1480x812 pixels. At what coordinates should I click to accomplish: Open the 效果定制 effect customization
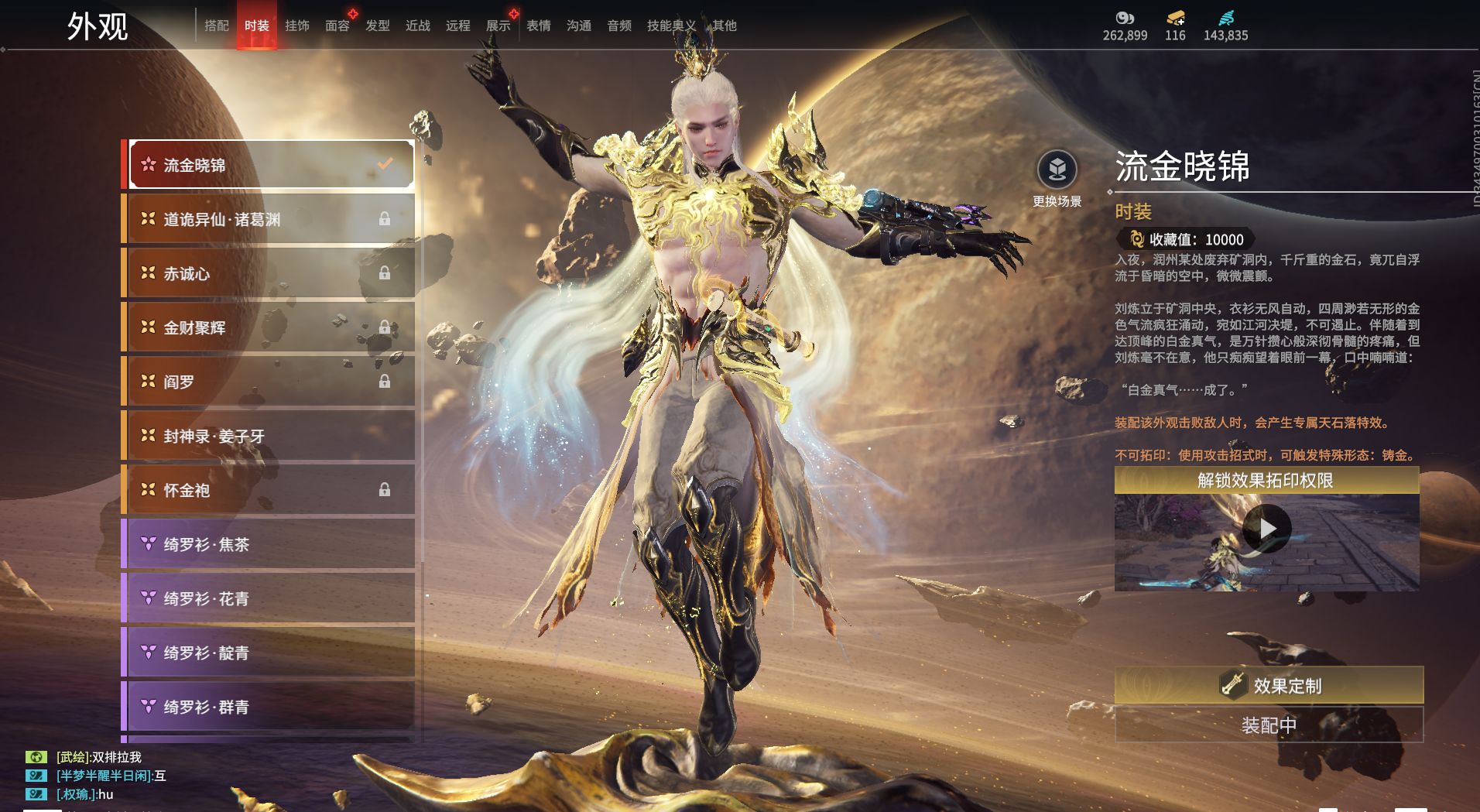(x=1269, y=685)
